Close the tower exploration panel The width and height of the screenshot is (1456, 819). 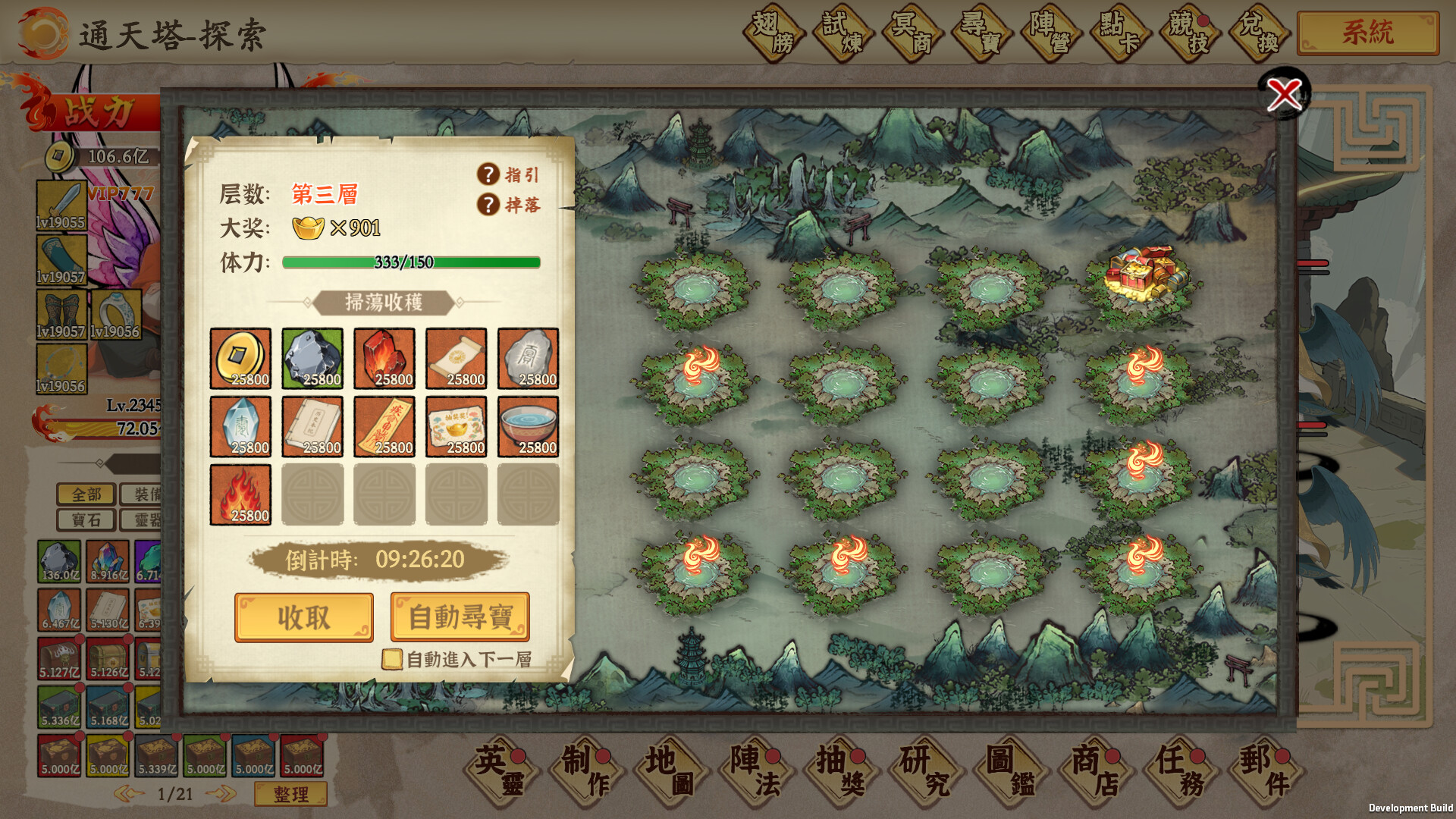(1284, 96)
